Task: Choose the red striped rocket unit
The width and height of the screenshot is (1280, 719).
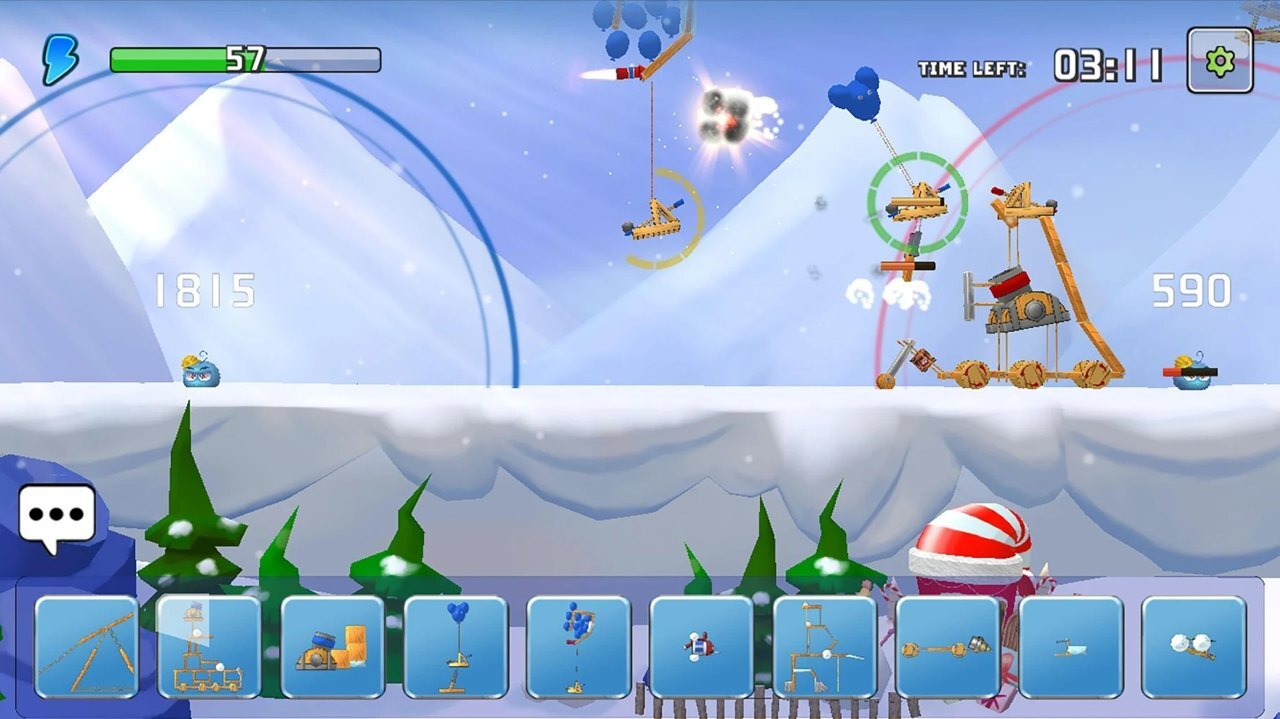Action: (x=701, y=647)
